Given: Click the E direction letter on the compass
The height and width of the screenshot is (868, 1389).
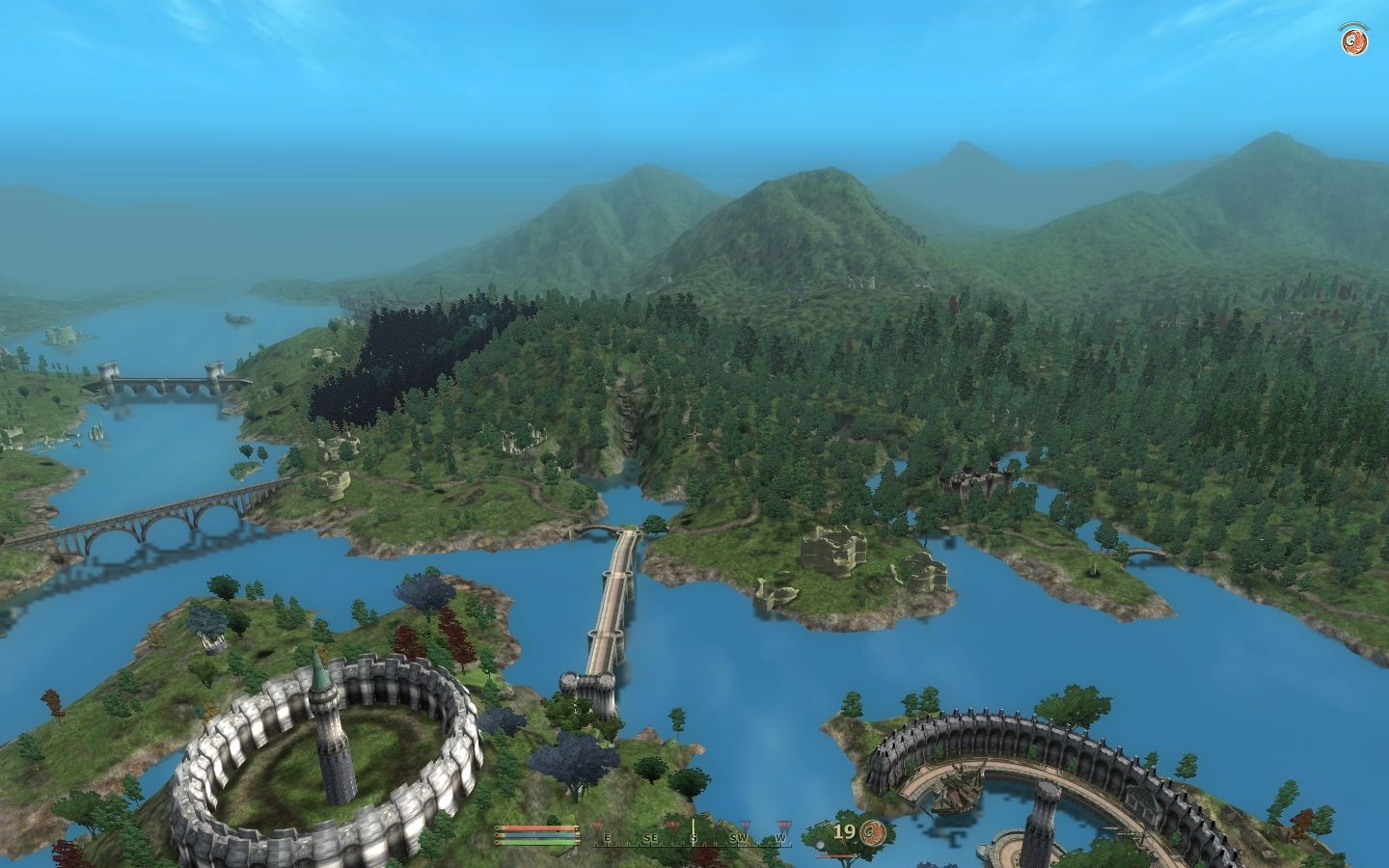Looking at the screenshot, I should (x=608, y=837).
